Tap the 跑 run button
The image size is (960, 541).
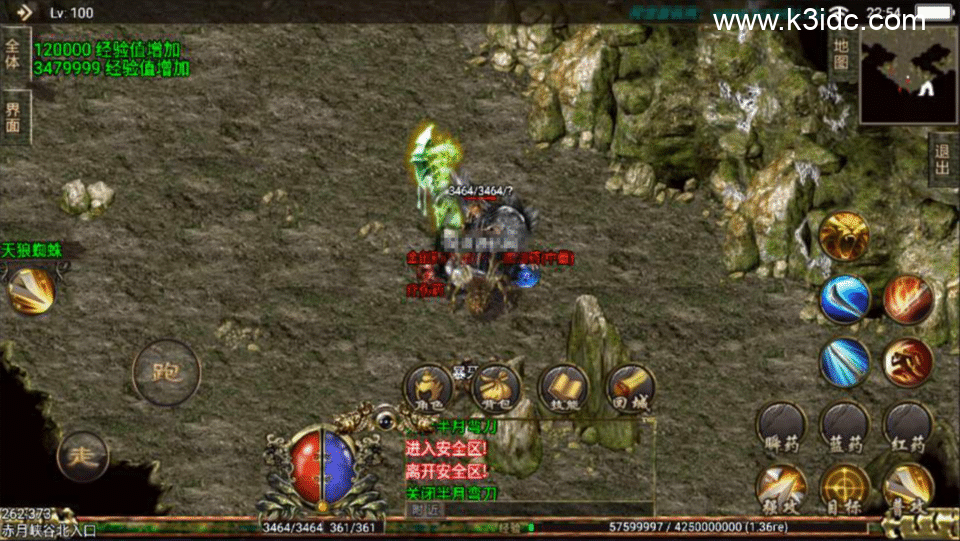coord(166,373)
